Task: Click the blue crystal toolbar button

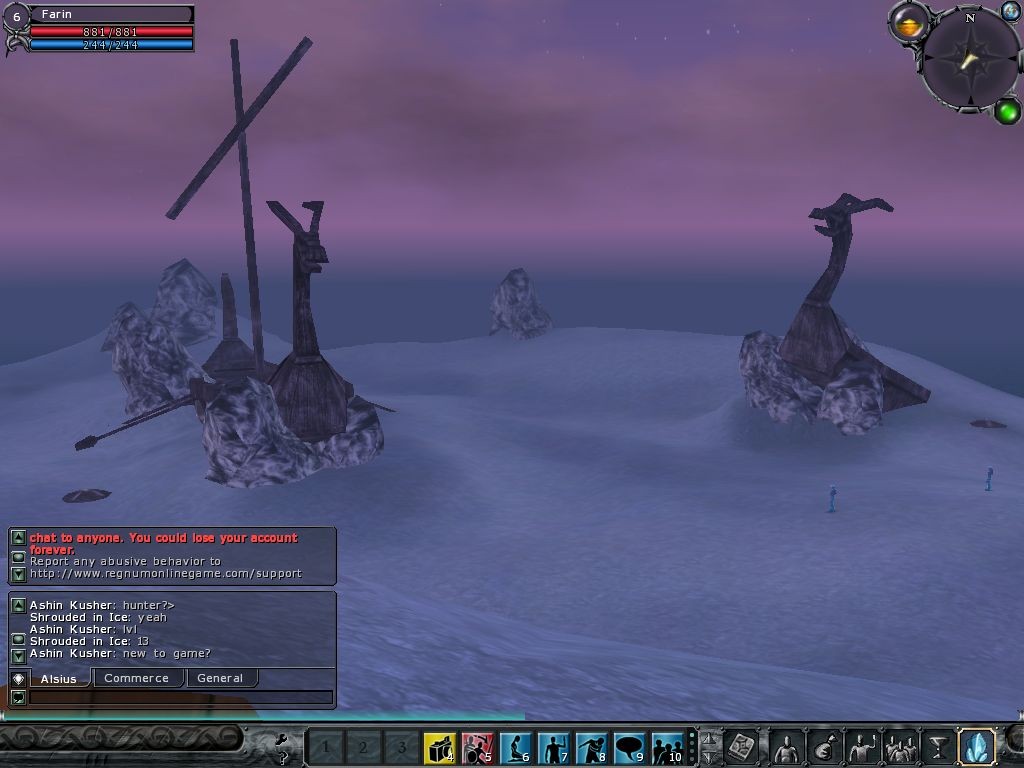Action: pyautogui.click(x=976, y=747)
